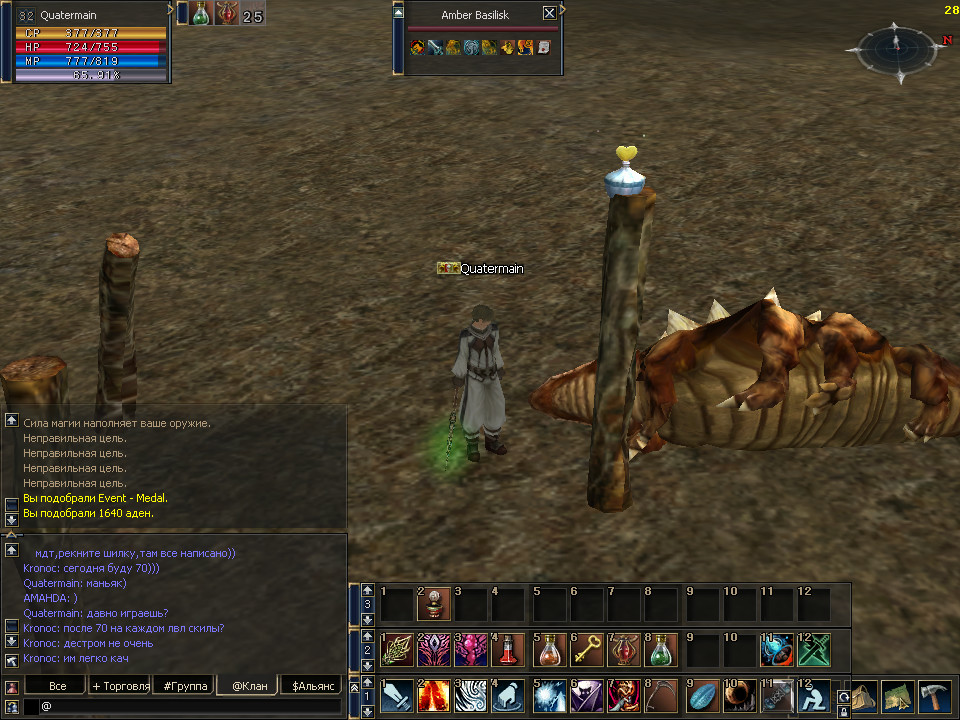Open the #Группа chat tab

point(186,686)
